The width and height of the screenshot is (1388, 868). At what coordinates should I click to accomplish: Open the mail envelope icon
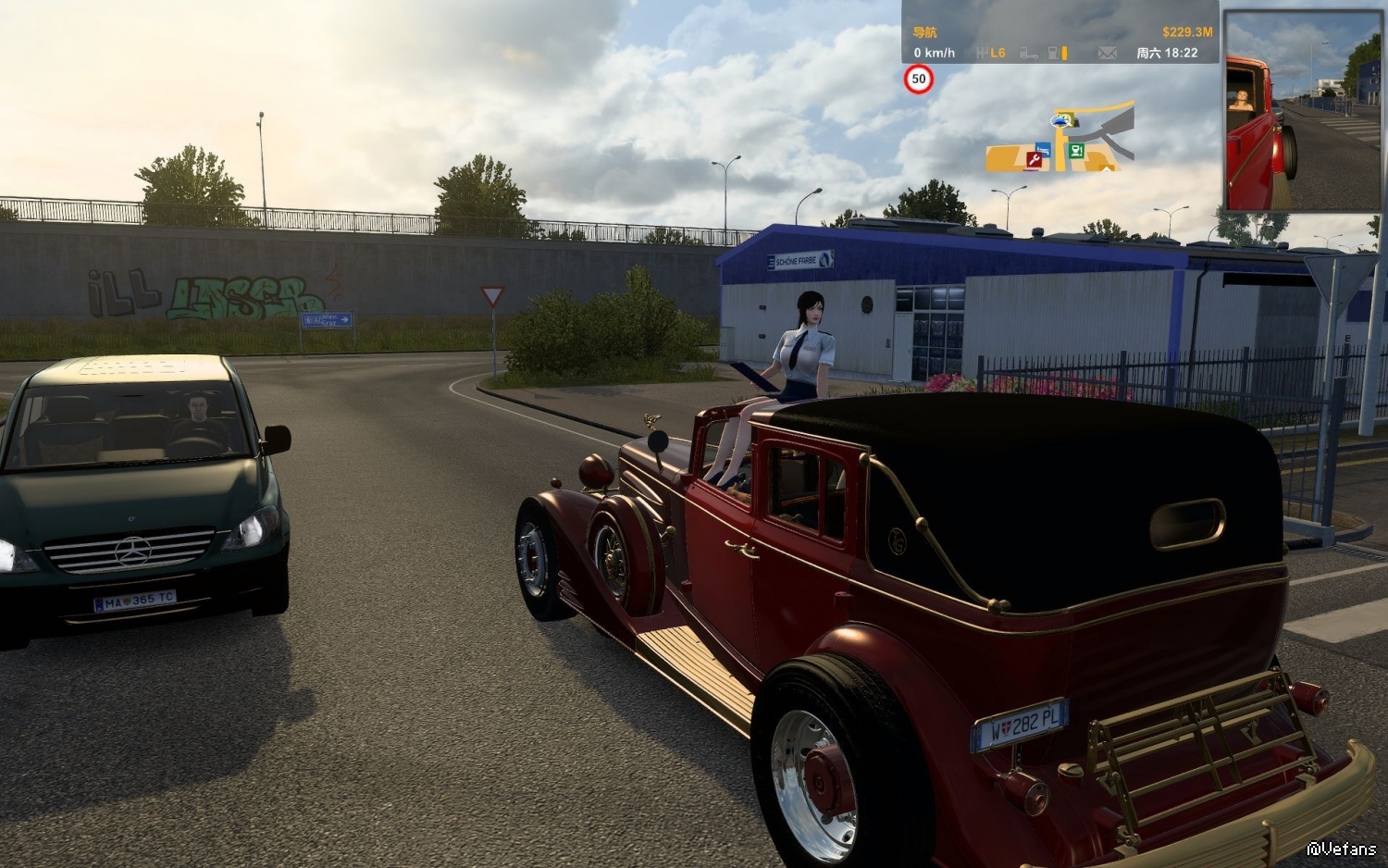tap(1107, 54)
